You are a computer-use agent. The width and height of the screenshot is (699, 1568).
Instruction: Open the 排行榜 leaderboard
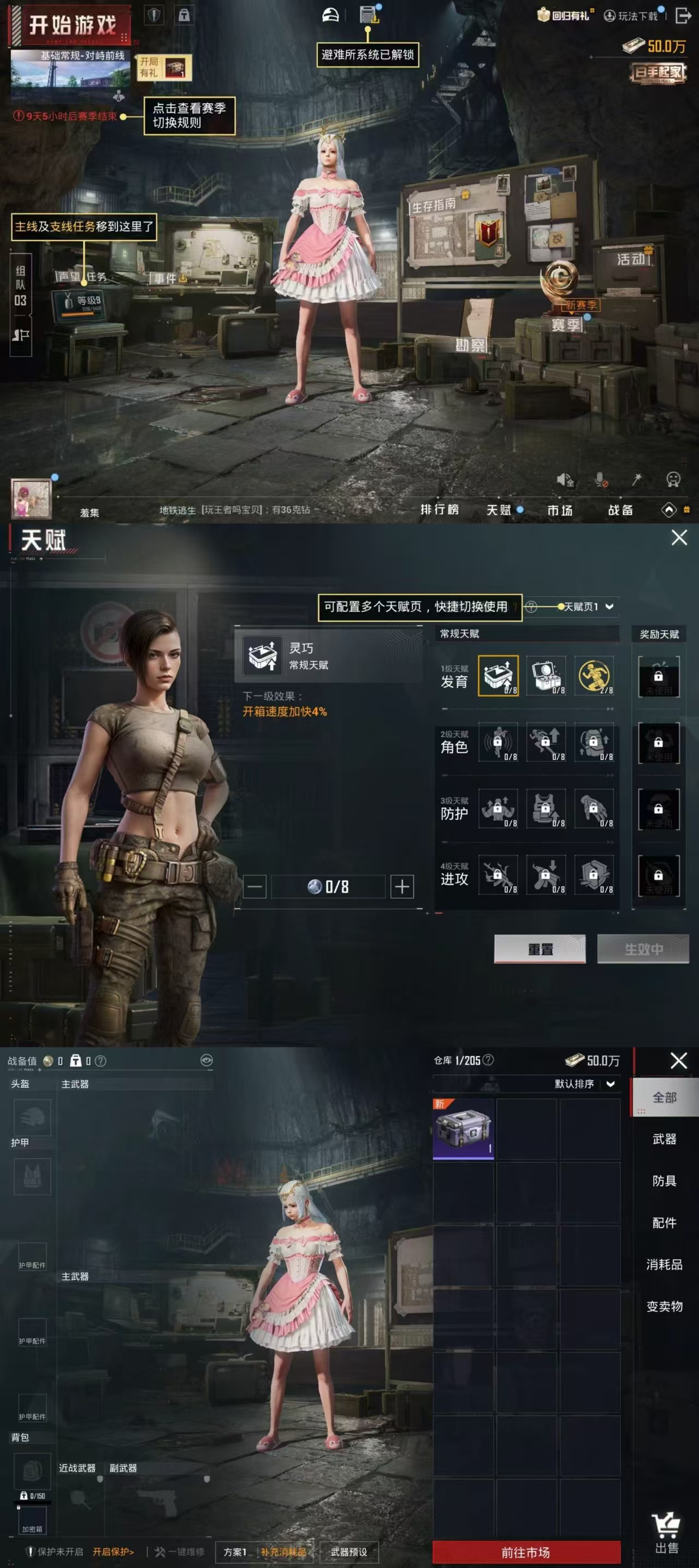(439, 510)
